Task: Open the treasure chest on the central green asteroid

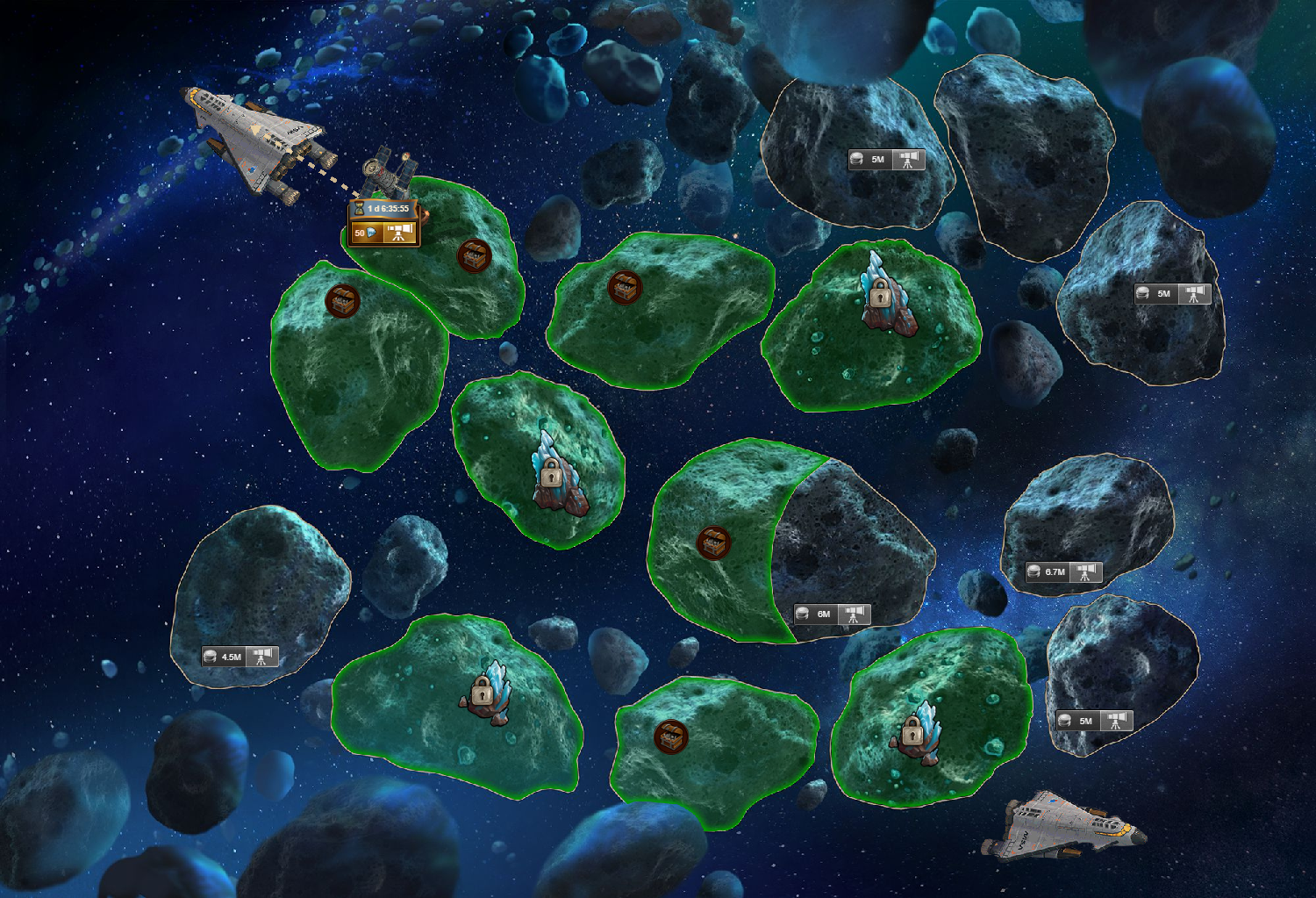Action: pos(624,290)
